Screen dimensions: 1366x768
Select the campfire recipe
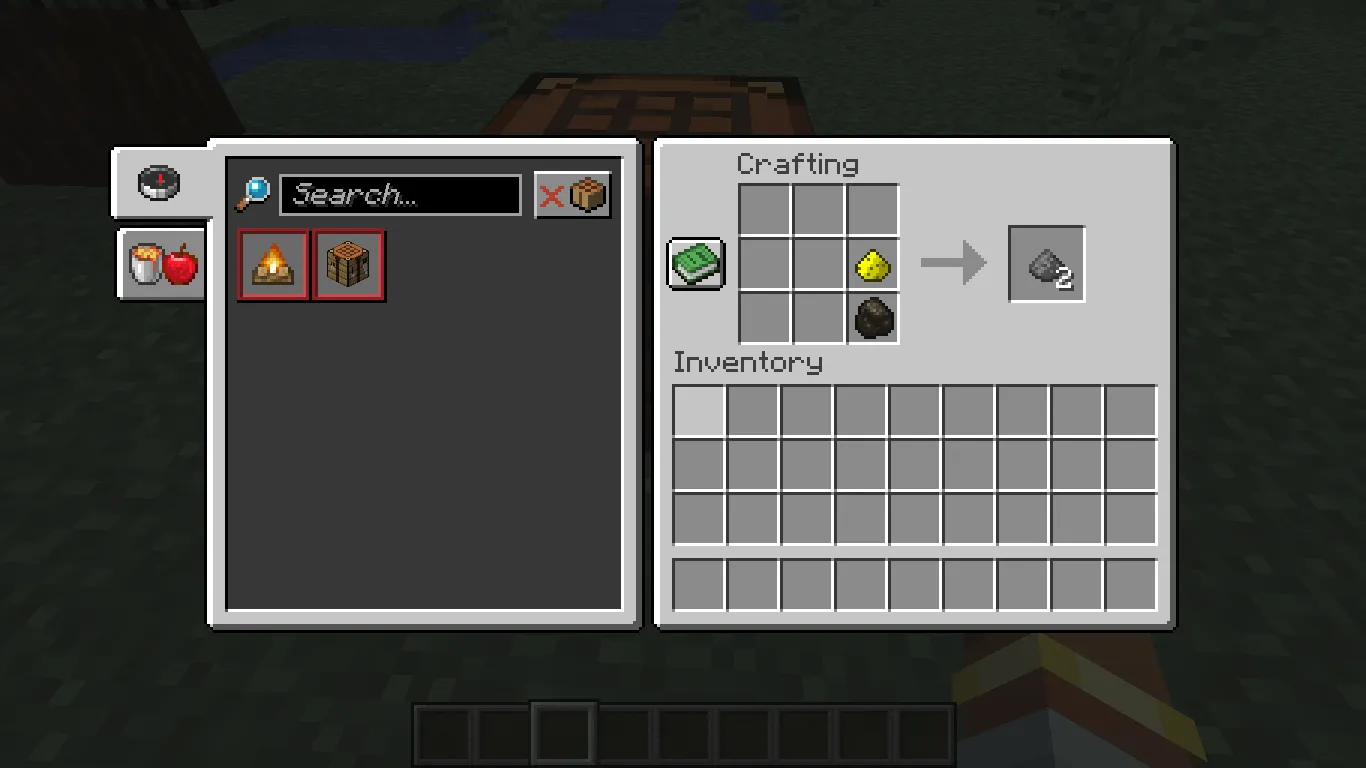273,264
